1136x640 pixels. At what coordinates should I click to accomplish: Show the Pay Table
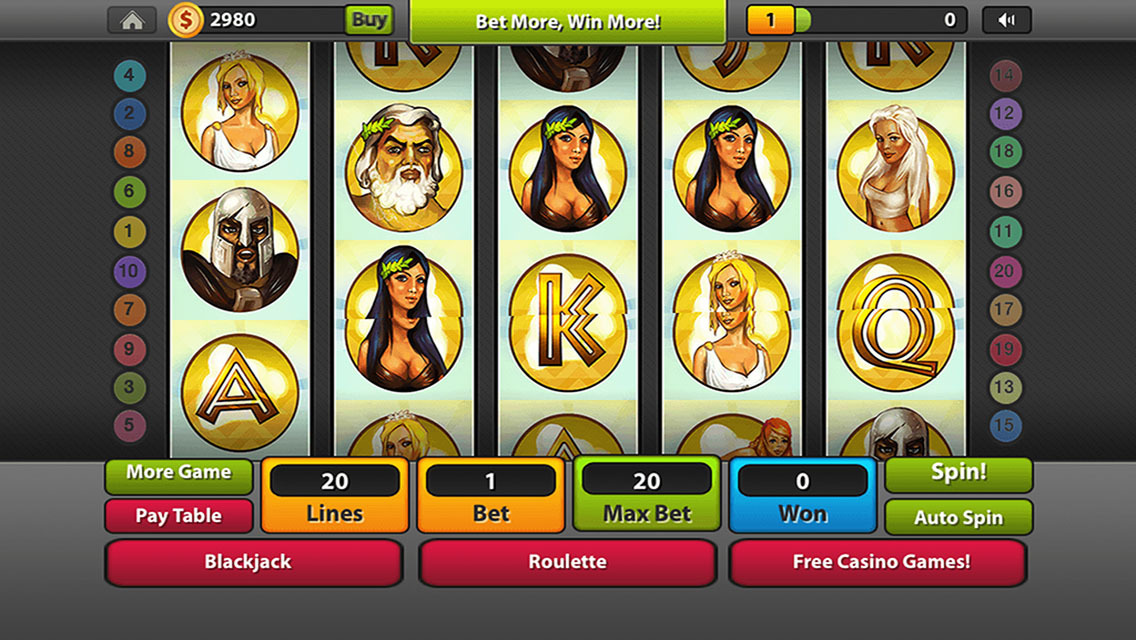point(178,517)
